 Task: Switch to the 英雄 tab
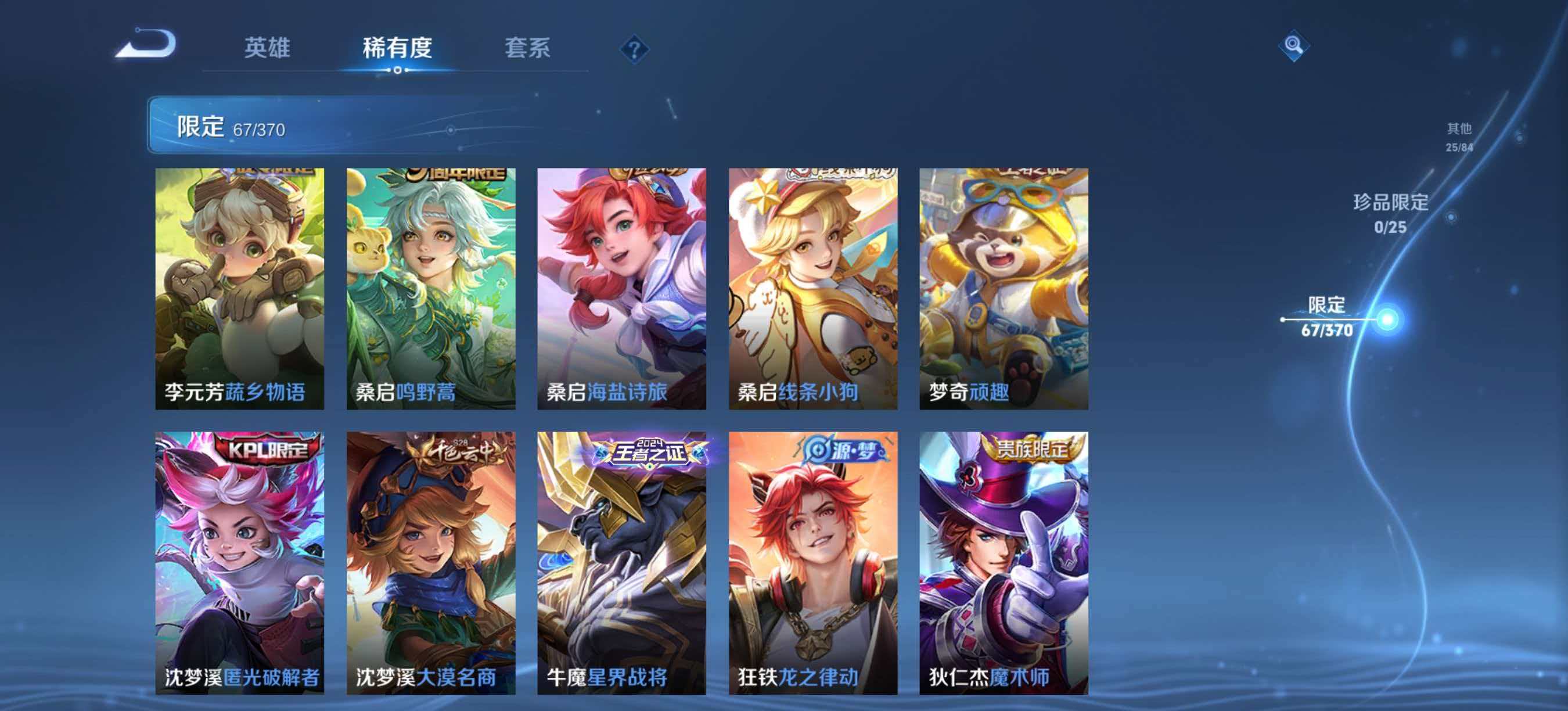(x=269, y=48)
